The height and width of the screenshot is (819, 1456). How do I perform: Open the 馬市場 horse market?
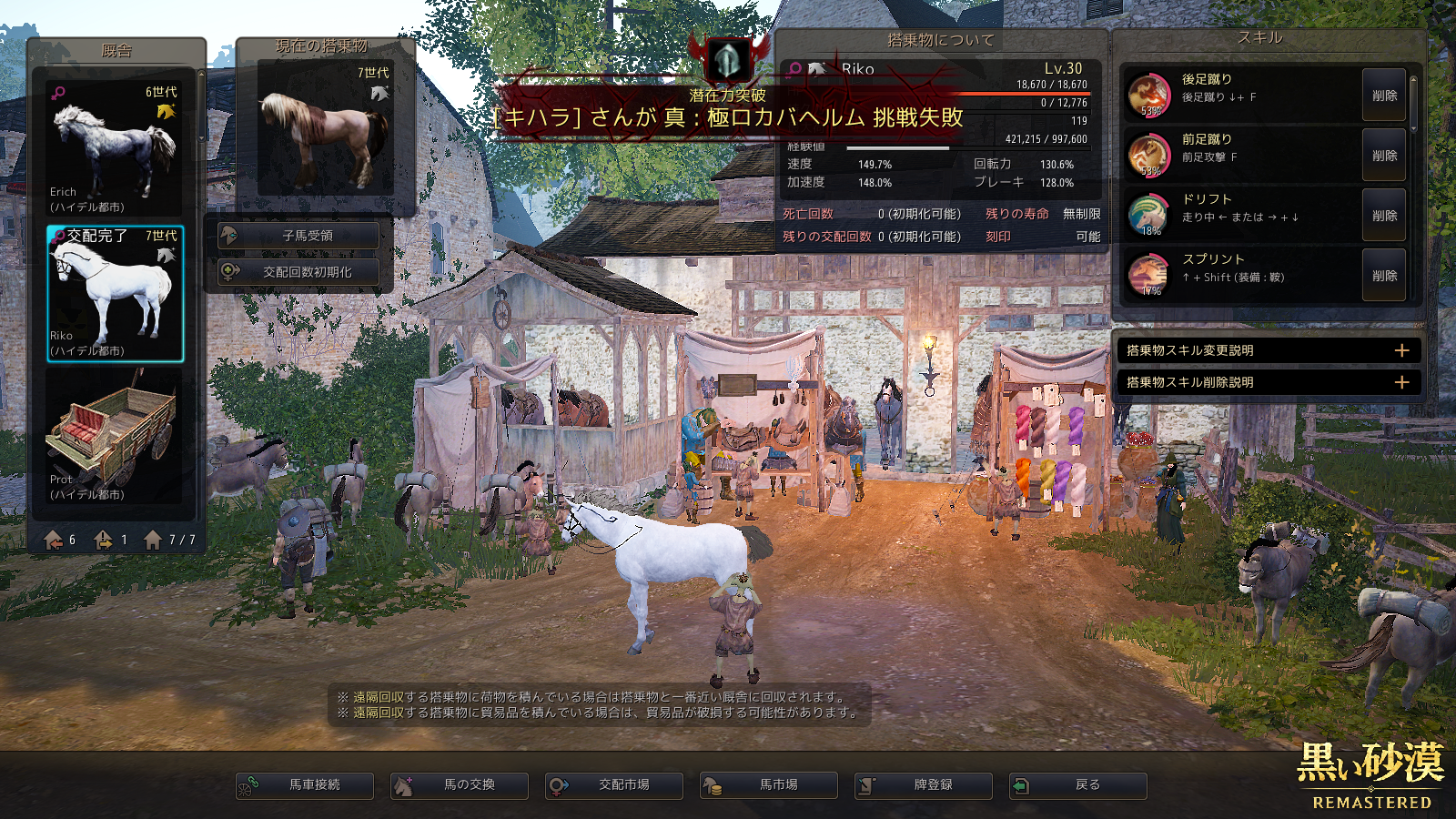pyautogui.click(x=769, y=785)
